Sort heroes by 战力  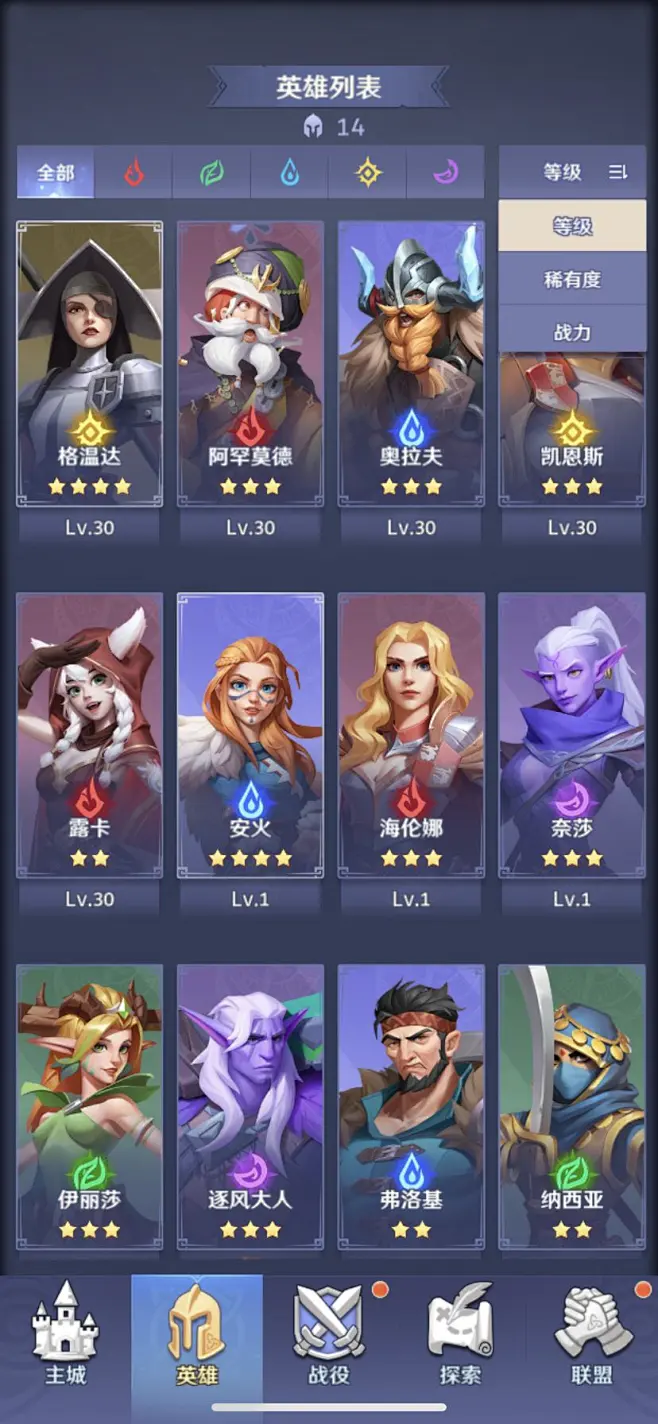[572, 332]
